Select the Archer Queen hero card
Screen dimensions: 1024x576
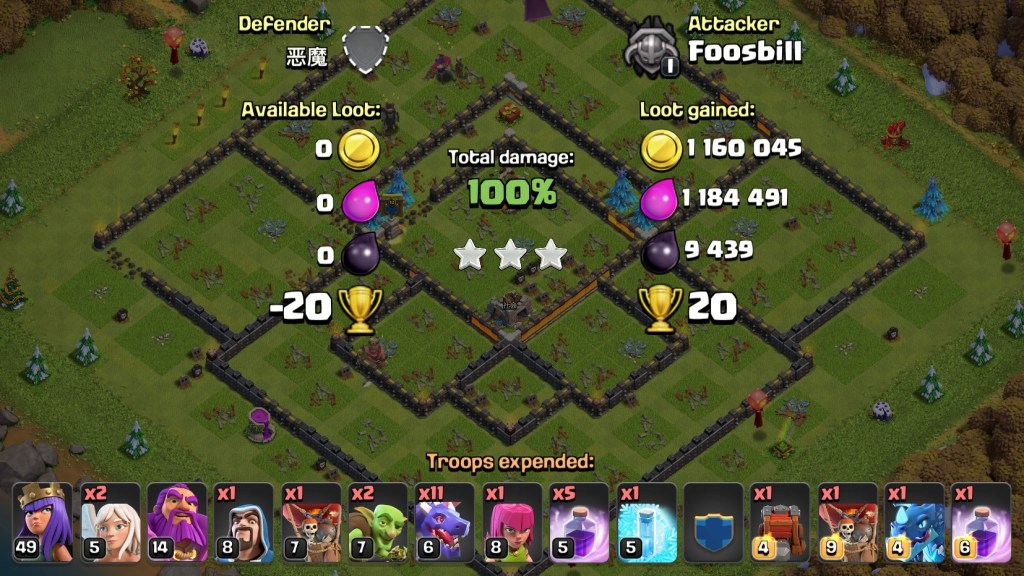tap(43, 522)
